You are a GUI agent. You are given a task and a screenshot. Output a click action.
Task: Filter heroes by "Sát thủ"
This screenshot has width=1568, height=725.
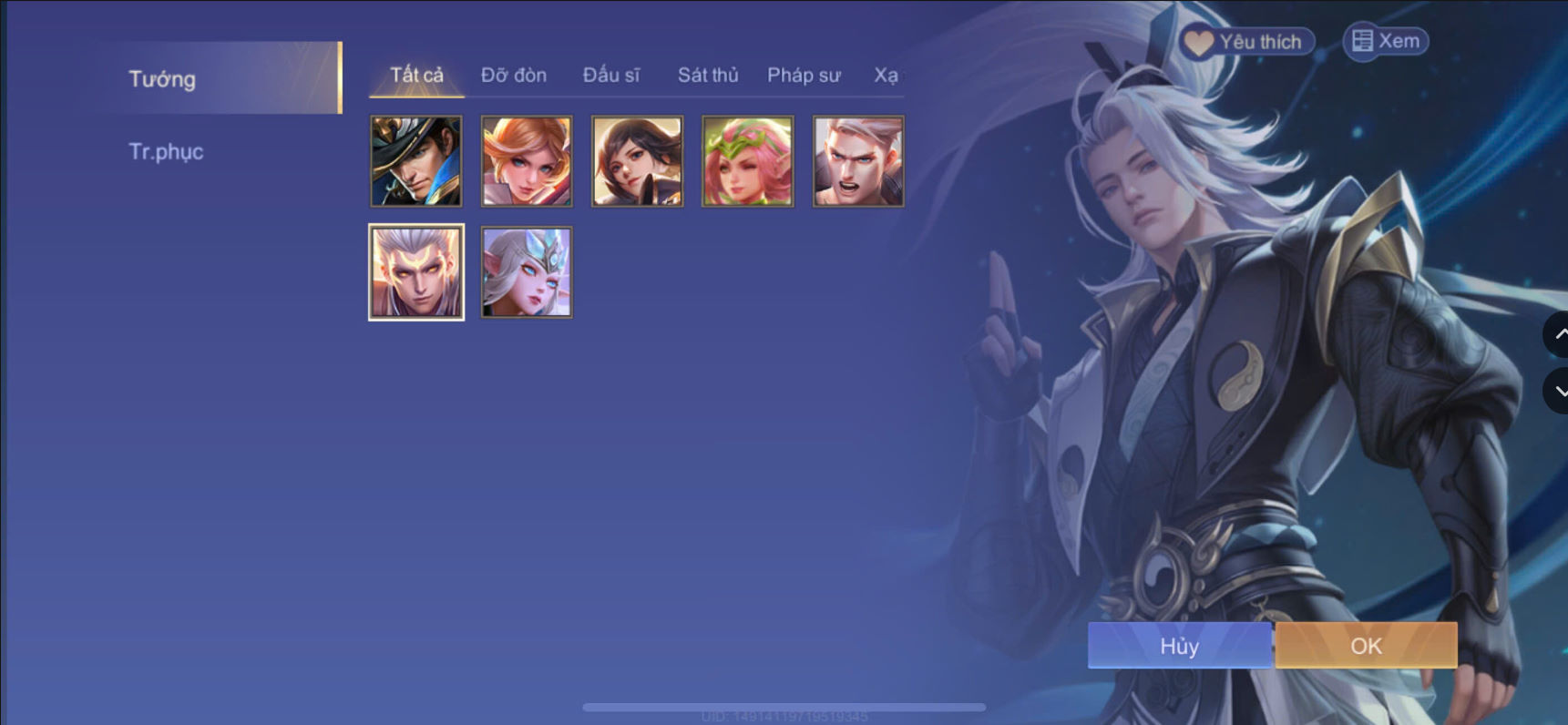(x=707, y=76)
